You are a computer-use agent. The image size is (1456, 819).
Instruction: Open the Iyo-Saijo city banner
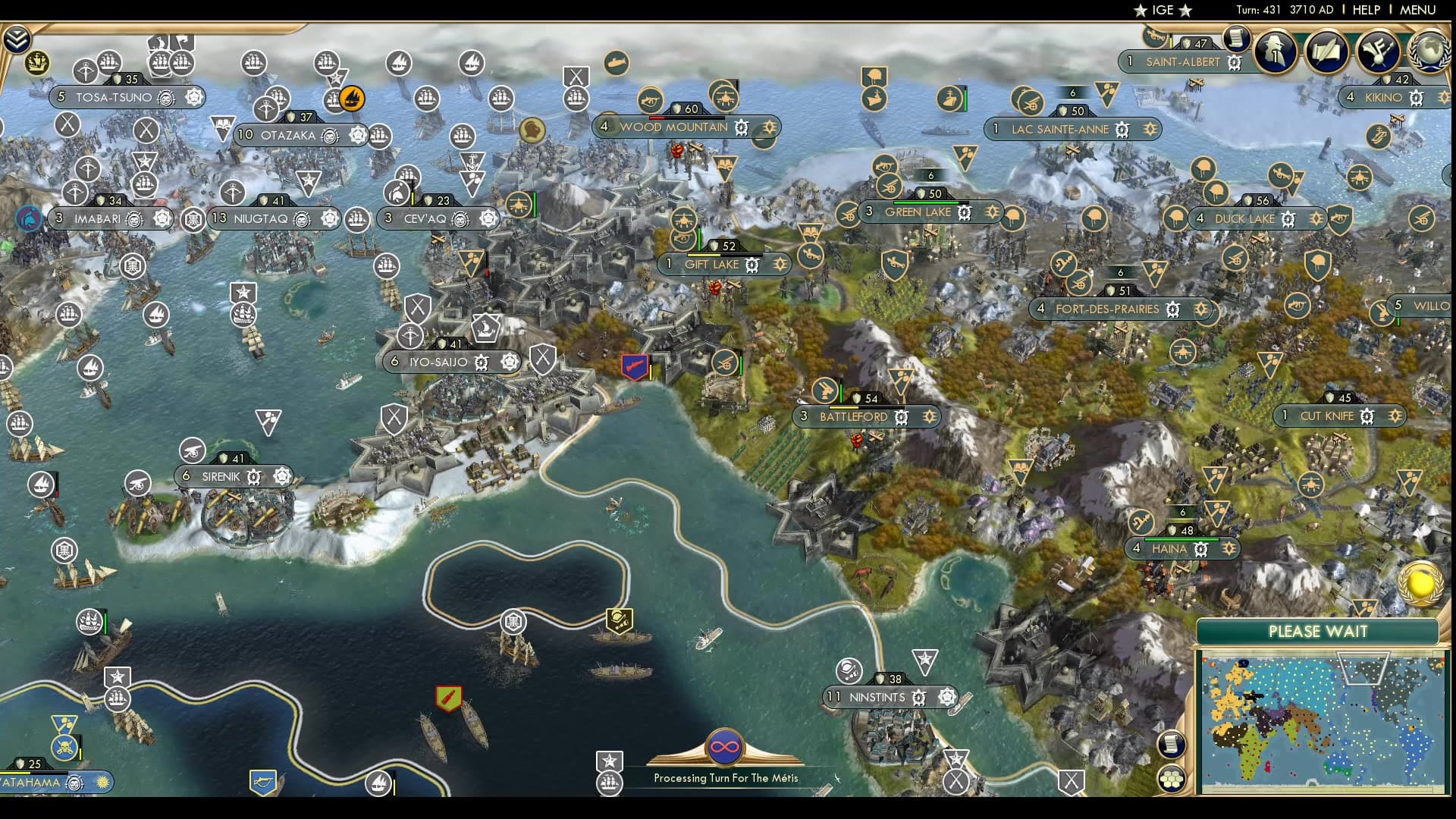pyautogui.click(x=438, y=362)
